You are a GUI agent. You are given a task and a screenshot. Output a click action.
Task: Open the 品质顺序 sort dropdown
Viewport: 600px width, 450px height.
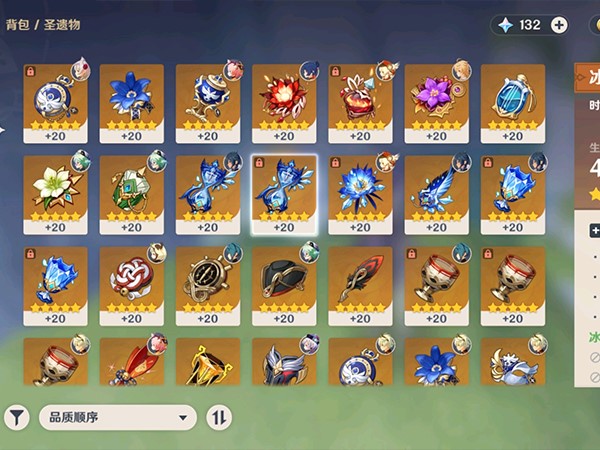(x=117, y=417)
